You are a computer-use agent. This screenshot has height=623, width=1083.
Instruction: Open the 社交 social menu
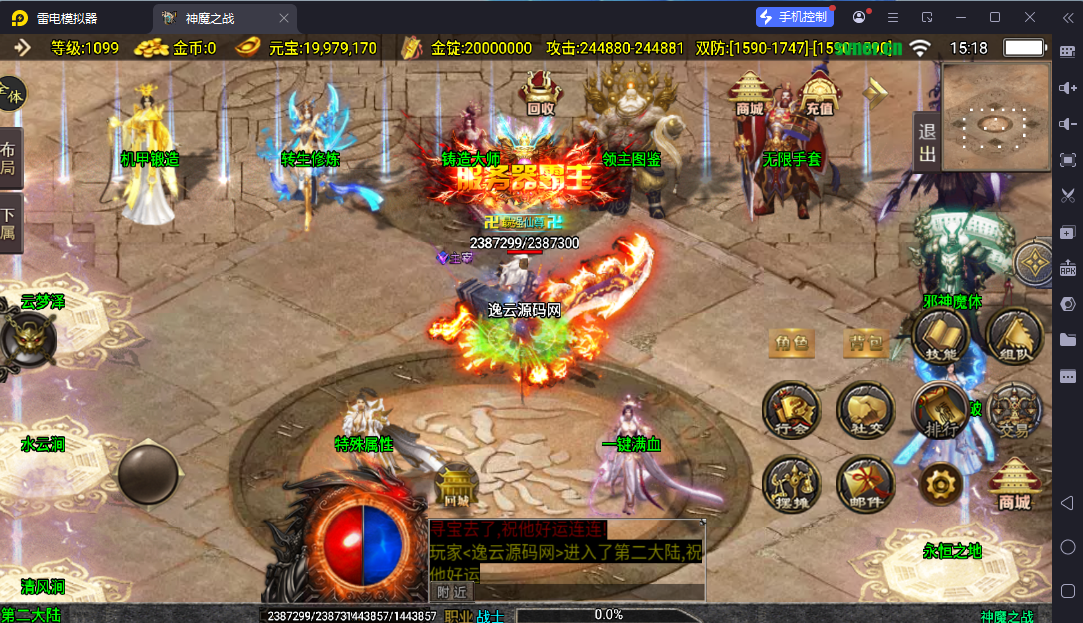point(865,410)
